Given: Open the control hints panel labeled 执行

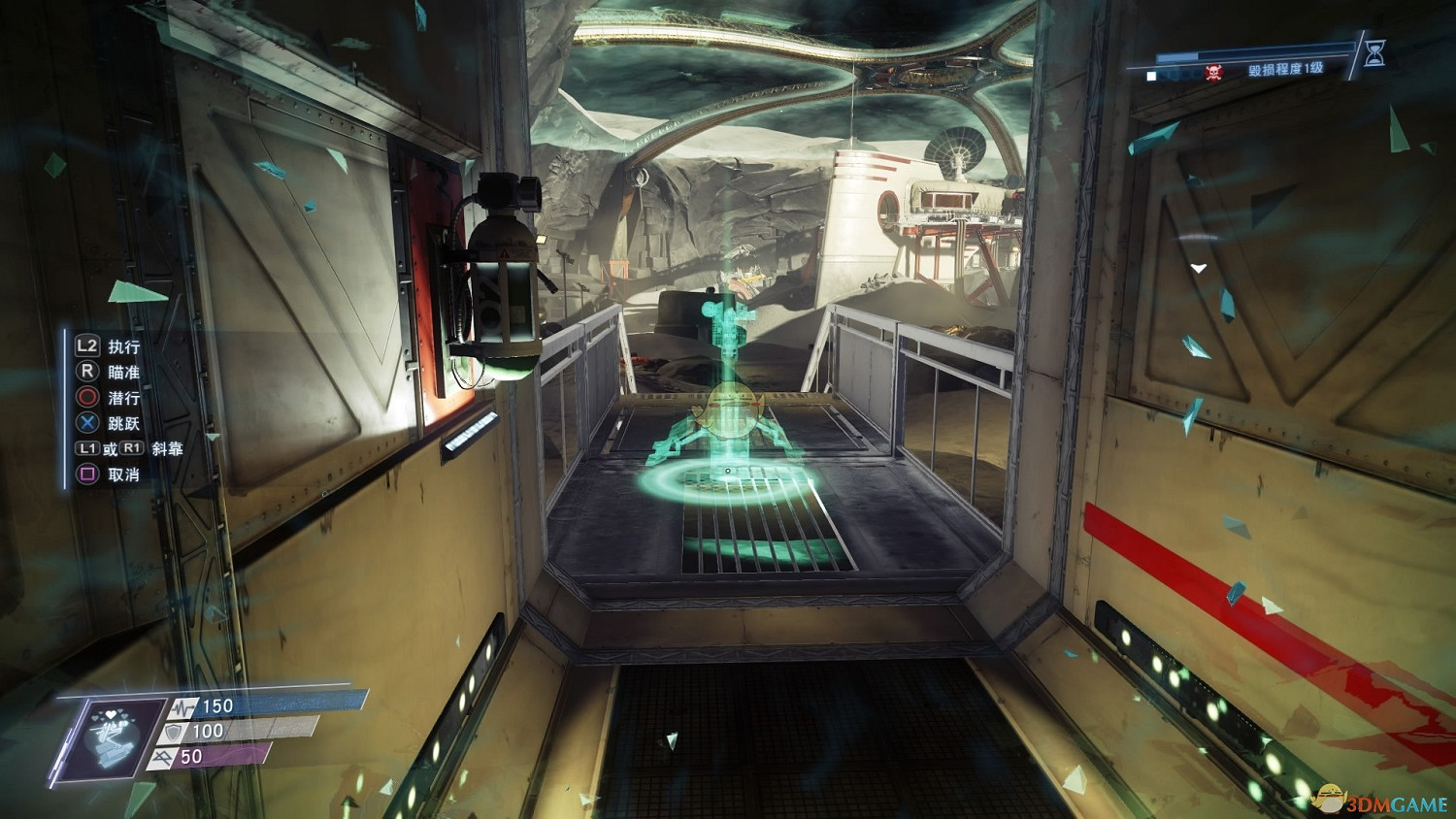Looking at the screenshot, I should pyautogui.click(x=124, y=346).
